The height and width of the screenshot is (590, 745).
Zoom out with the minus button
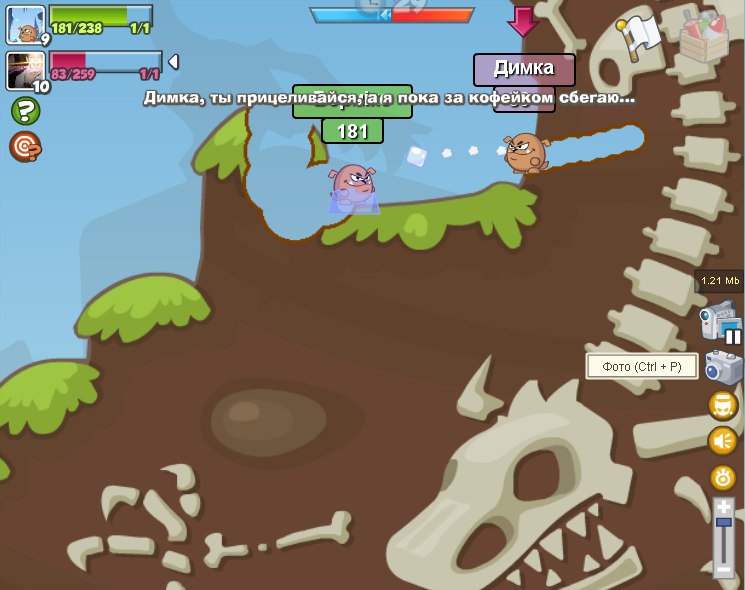point(724,570)
